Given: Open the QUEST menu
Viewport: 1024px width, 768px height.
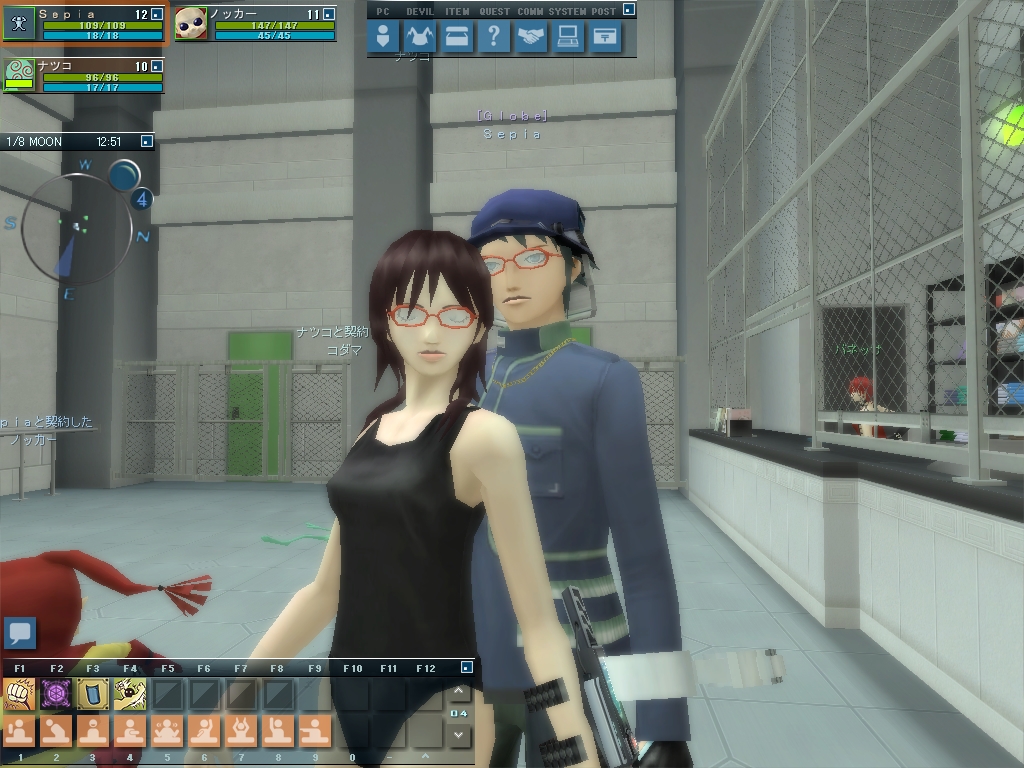Looking at the screenshot, I should 493,37.
